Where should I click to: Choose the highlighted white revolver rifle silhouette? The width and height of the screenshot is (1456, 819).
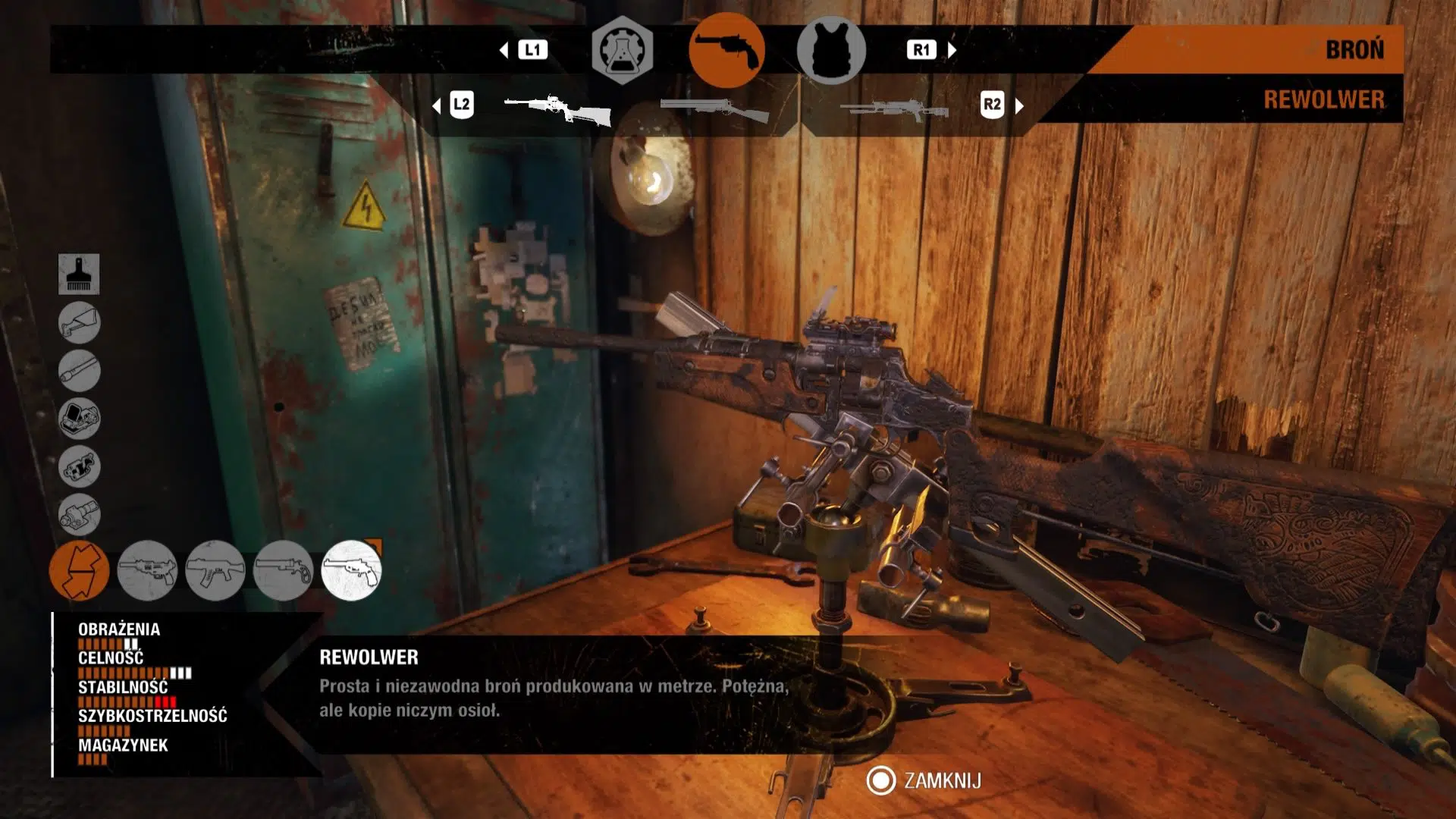click(558, 109)
